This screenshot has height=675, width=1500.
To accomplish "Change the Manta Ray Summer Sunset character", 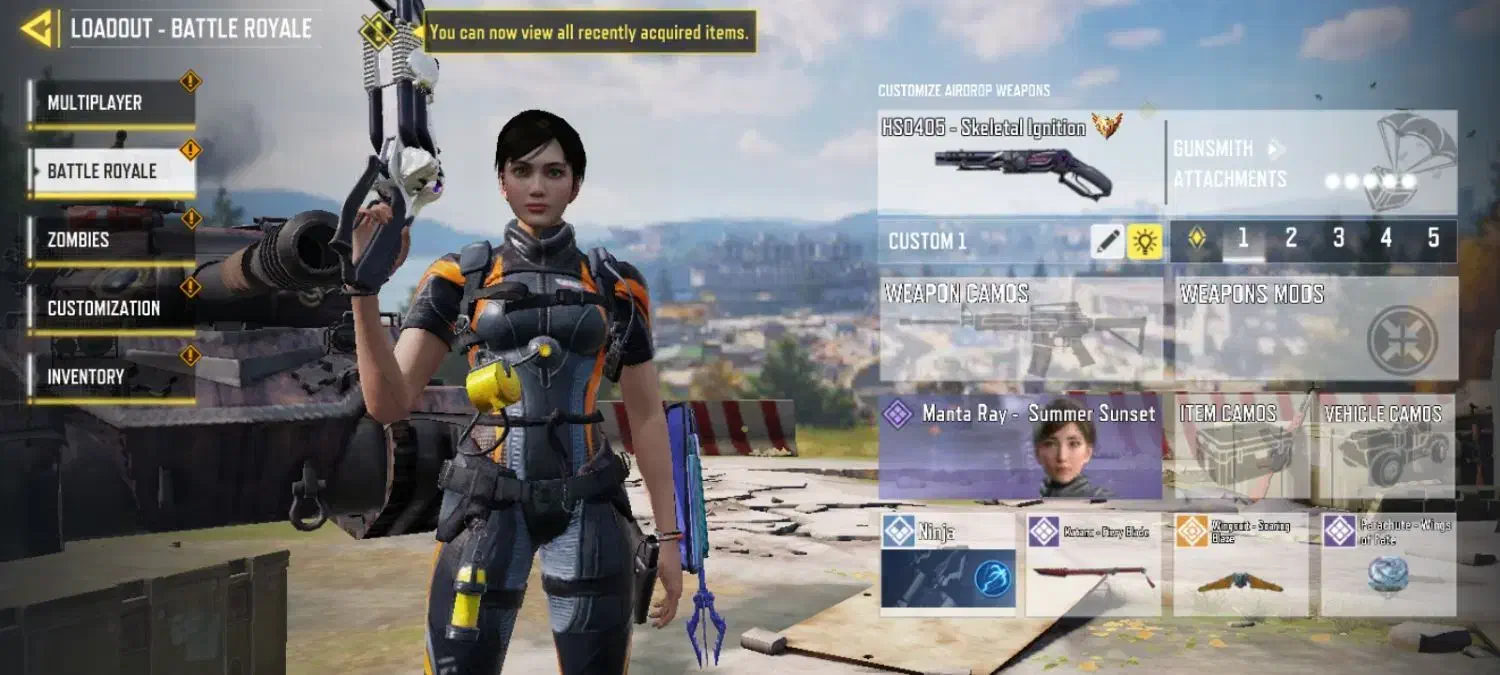I will point(1020,447).
